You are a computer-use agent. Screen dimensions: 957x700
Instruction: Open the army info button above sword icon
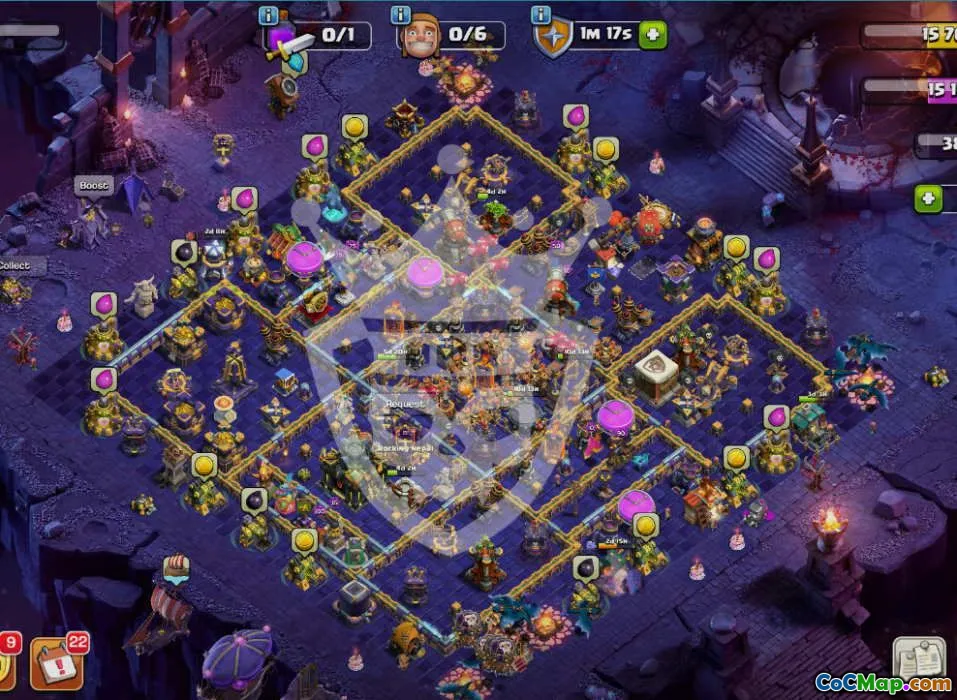[269, 15]
